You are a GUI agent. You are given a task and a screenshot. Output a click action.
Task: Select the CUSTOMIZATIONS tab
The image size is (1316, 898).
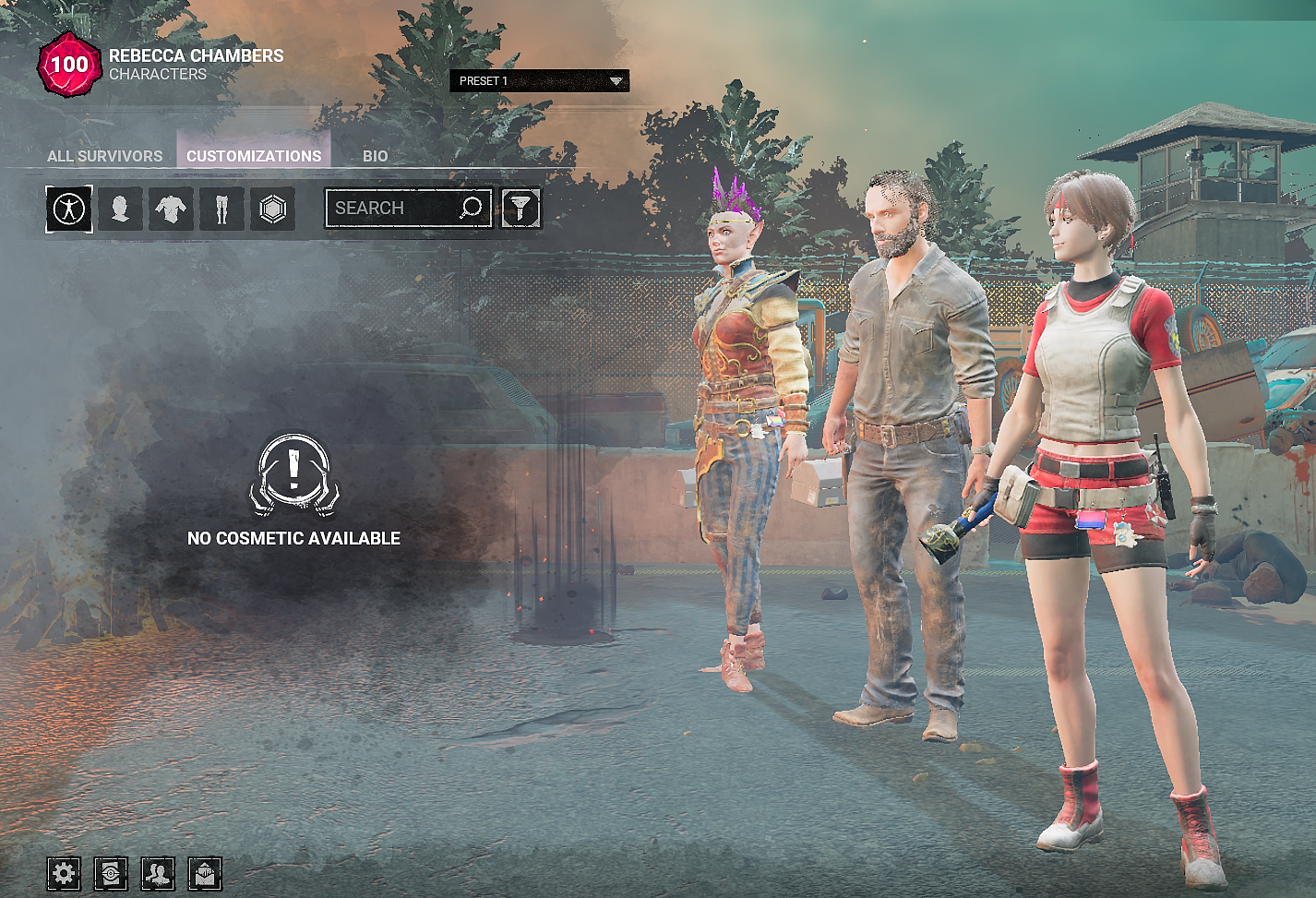[255, 156]
